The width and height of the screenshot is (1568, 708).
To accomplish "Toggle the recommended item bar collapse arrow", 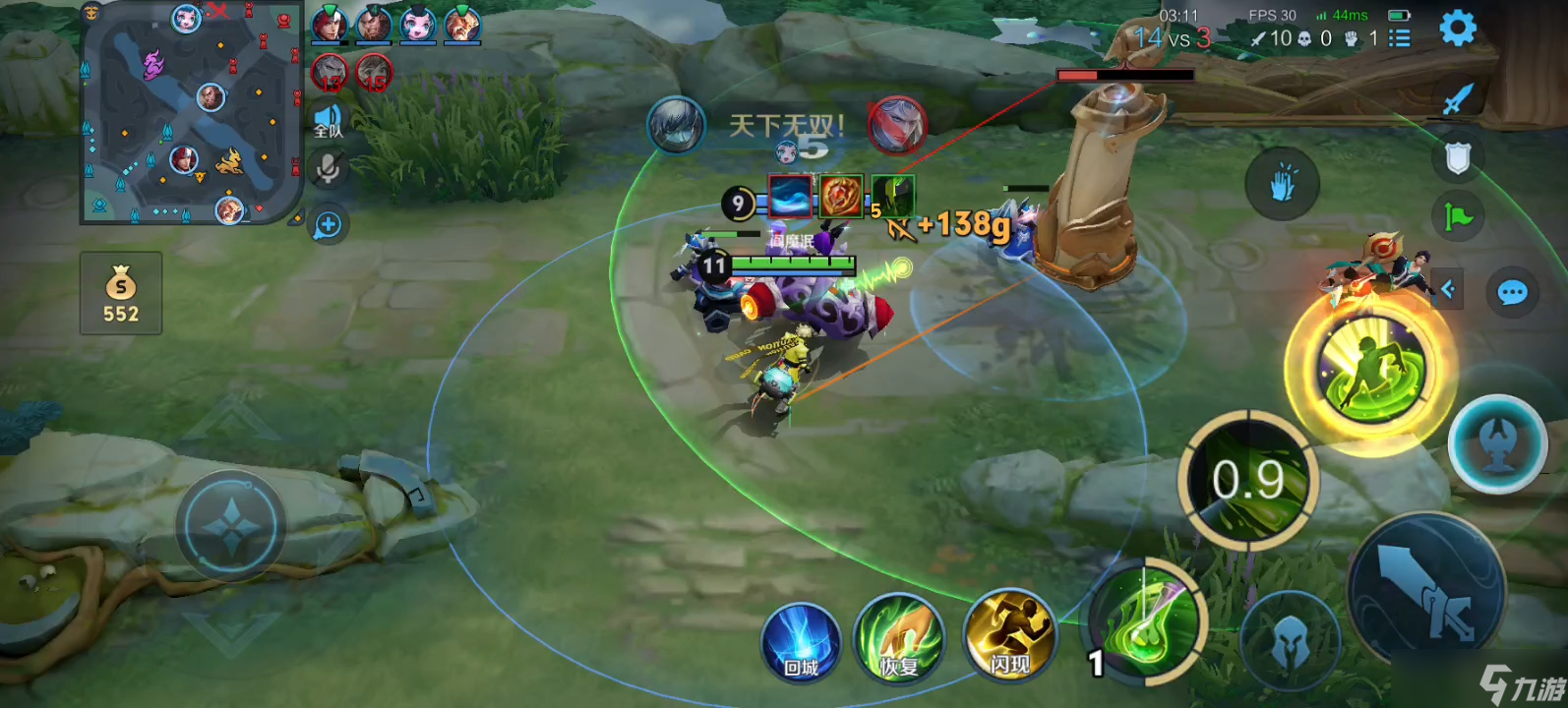I will click(x=1447, y=288).
